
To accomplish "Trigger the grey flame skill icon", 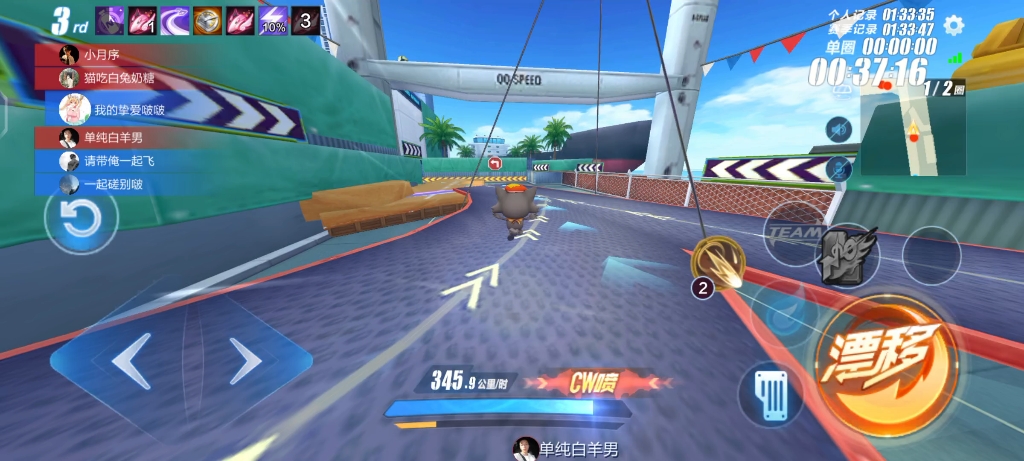I will pyautogui.click(x=848, y=256).
